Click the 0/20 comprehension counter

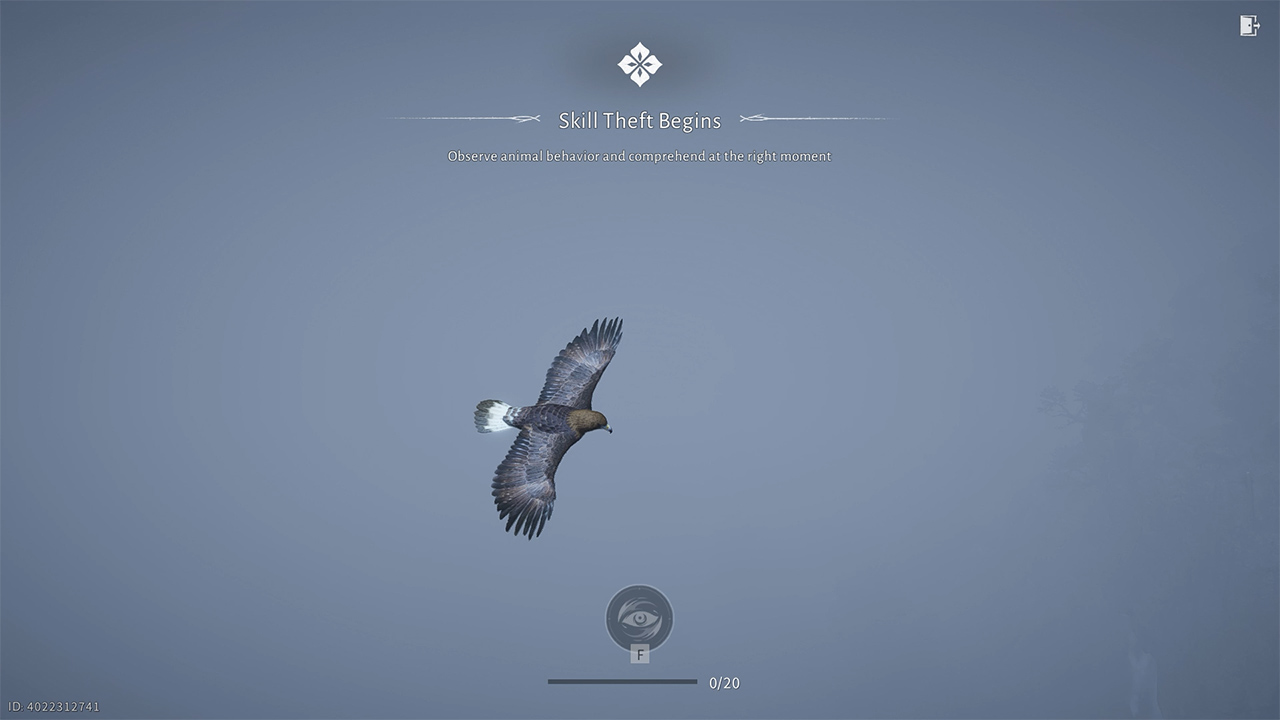click(726, 683)
